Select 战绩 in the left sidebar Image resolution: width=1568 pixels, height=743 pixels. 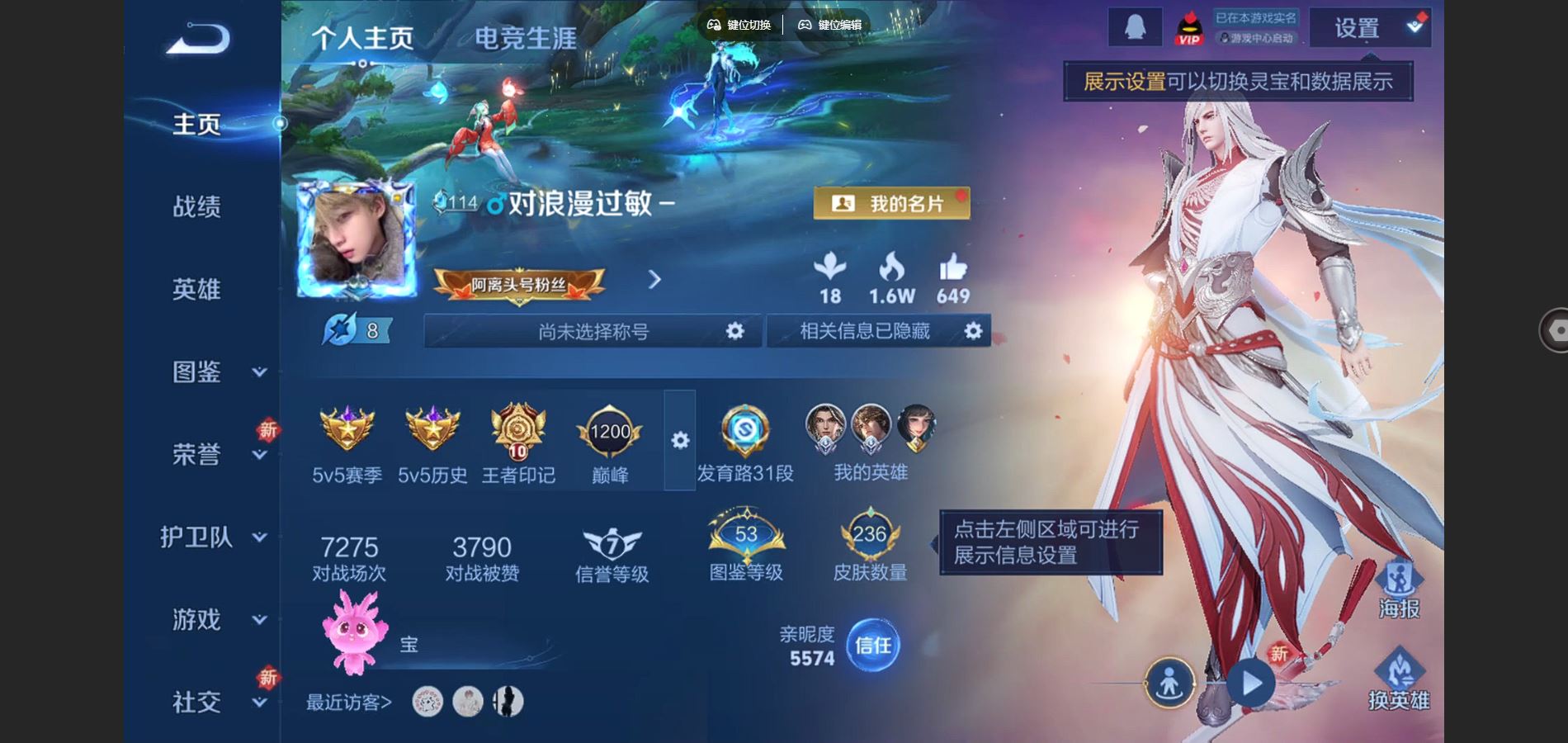click(x=198, y=207)
